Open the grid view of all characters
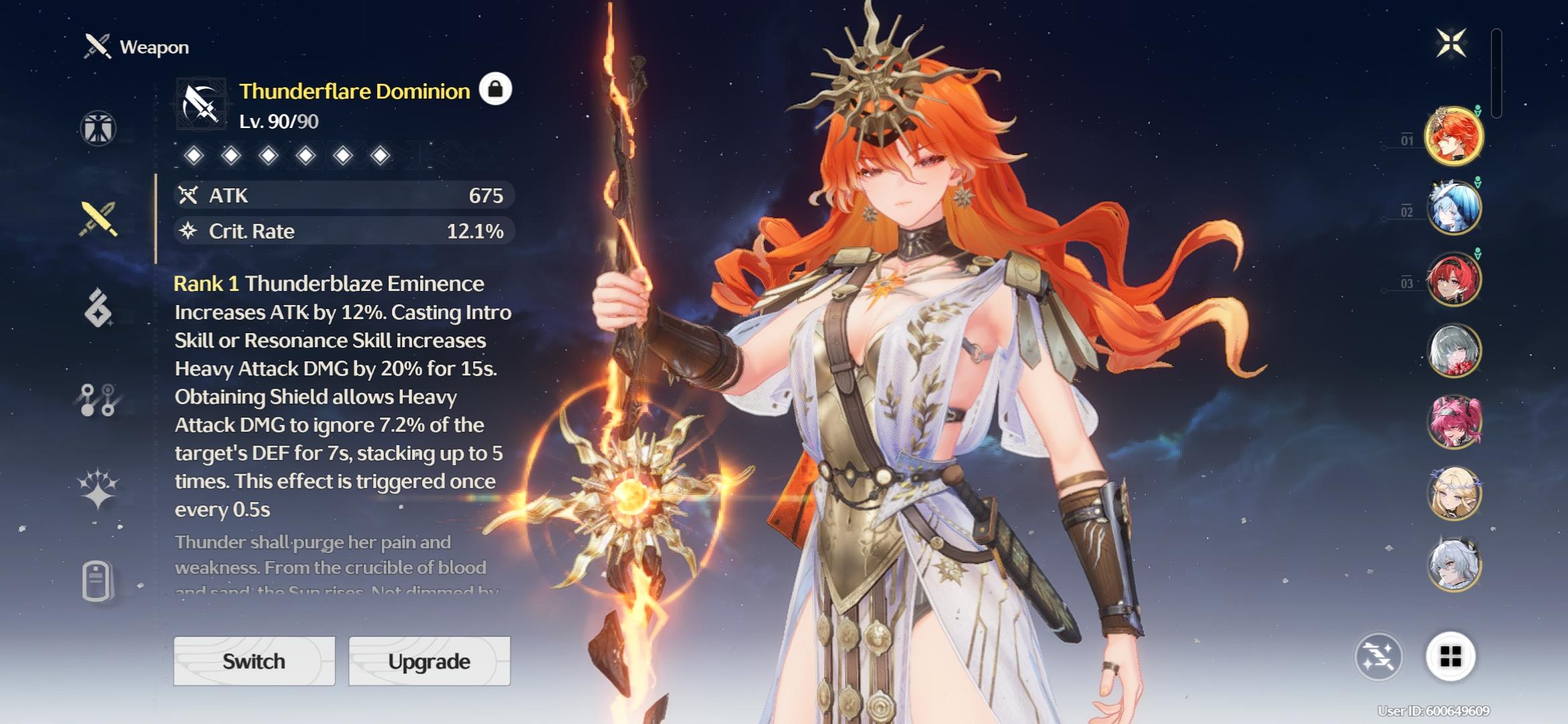This screenshot has width=1568, height=724. [x=1450, y=657]
